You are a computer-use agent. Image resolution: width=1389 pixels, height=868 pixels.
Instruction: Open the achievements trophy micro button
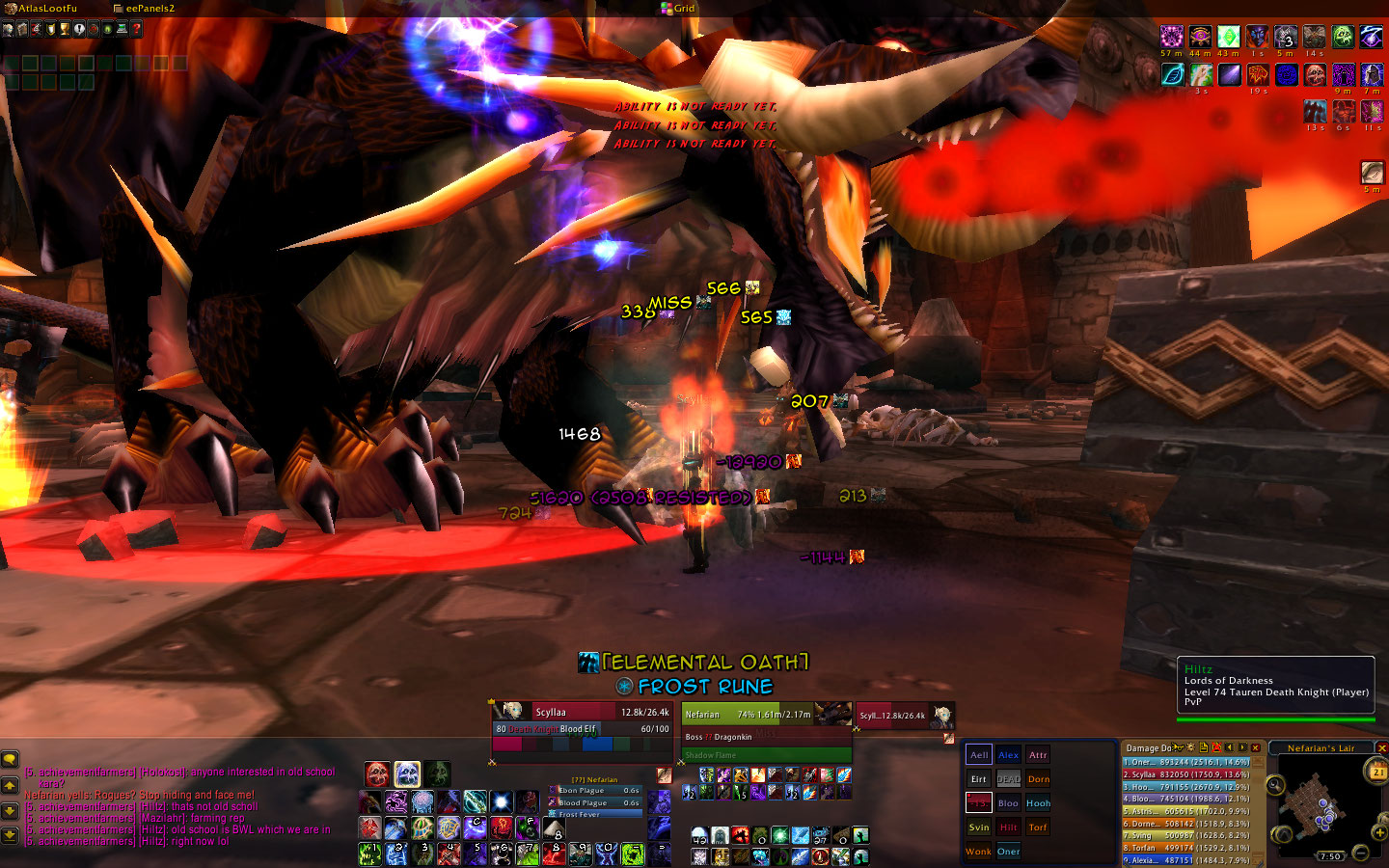click(x=65, y=29)
